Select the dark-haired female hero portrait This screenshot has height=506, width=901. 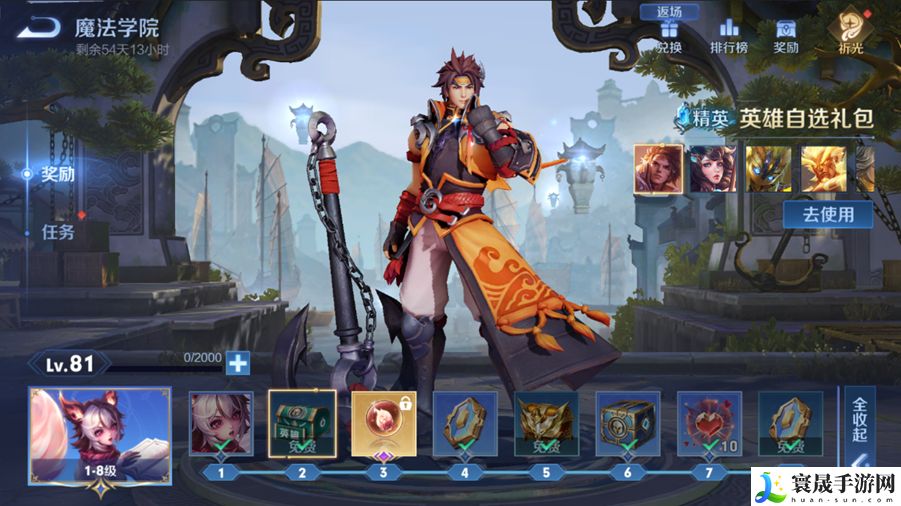[713, 168]
